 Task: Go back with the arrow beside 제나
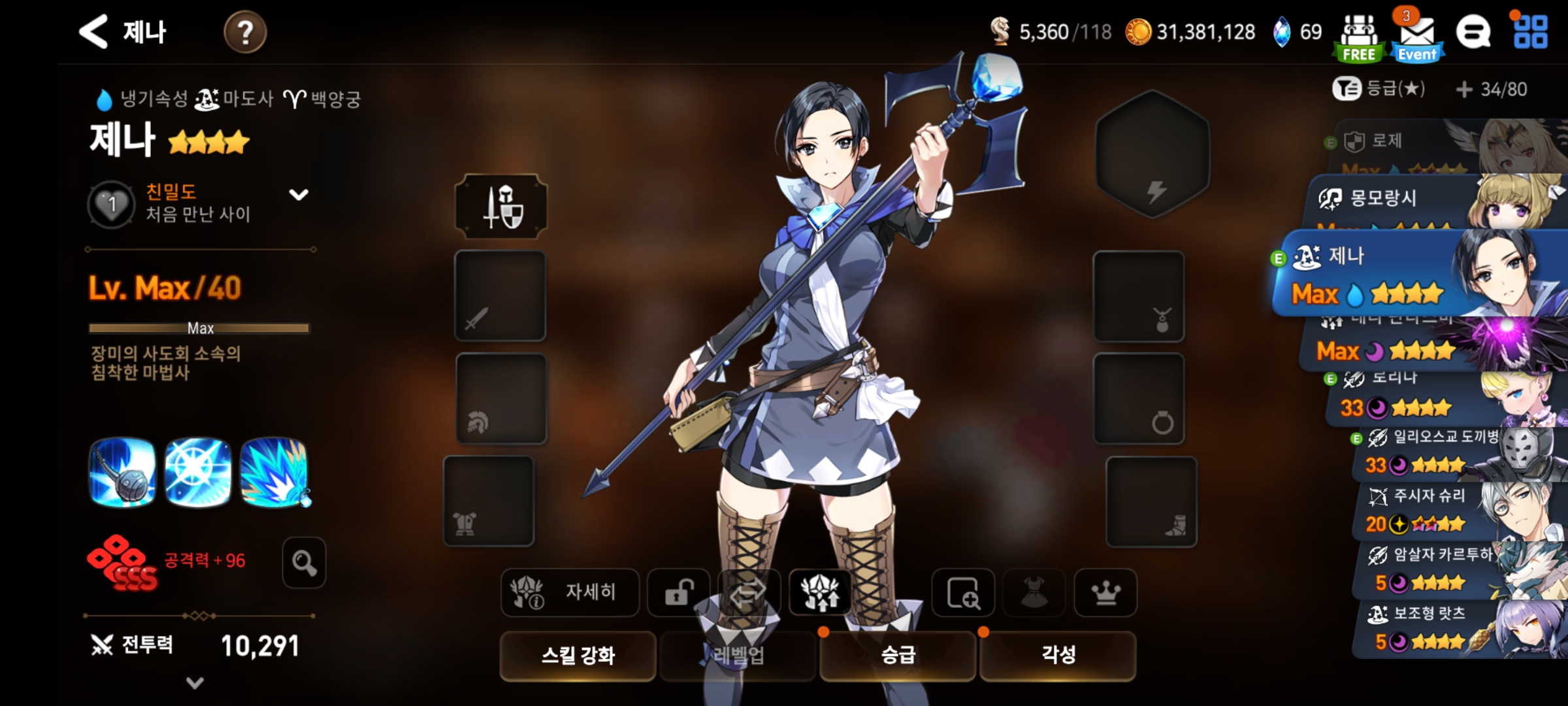click(93, 31)
